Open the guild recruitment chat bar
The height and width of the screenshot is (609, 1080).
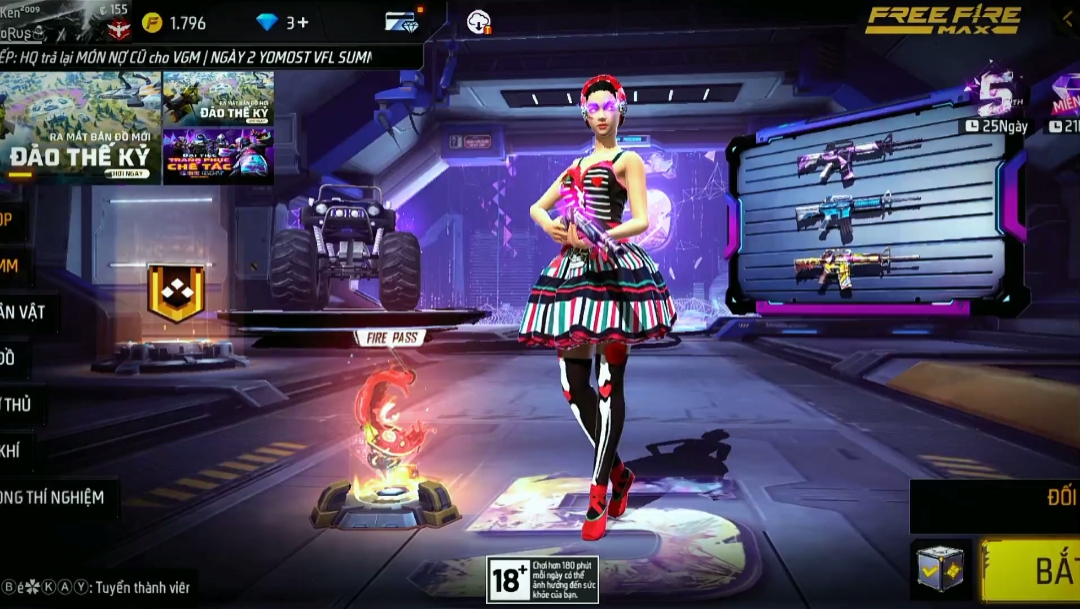[x=97, y=587]
